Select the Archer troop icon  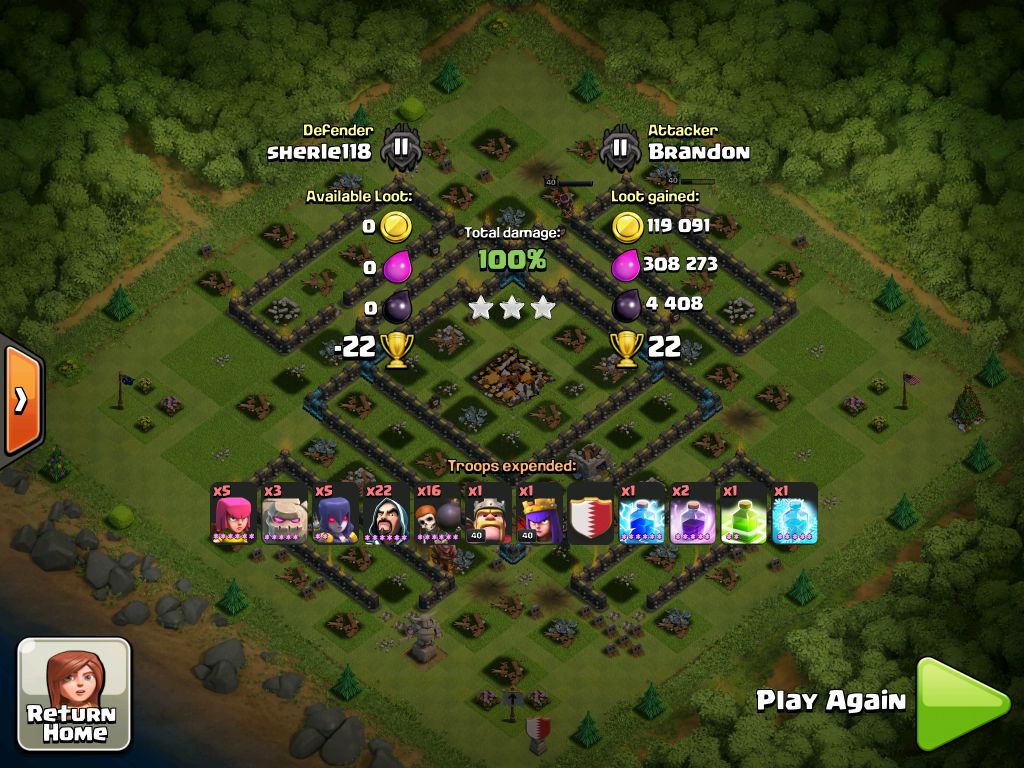(x=233, y=514)
